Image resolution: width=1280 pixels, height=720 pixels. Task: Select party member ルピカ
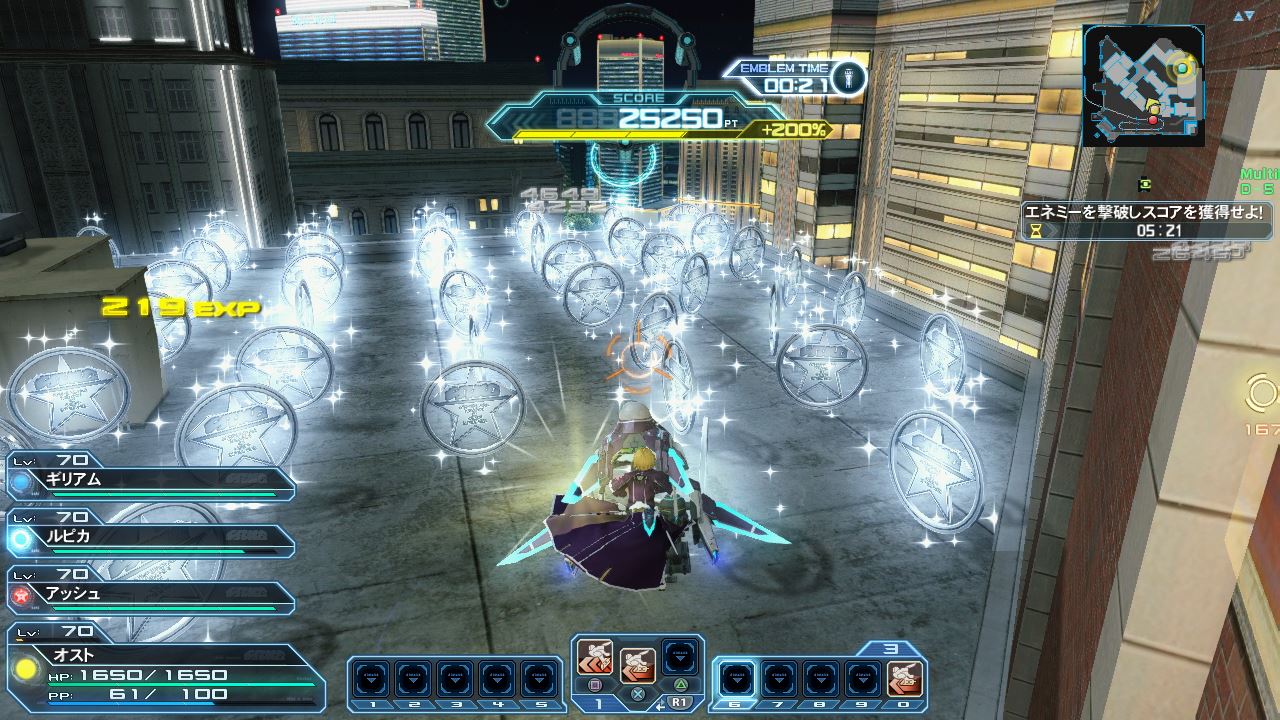pos(150,538)
